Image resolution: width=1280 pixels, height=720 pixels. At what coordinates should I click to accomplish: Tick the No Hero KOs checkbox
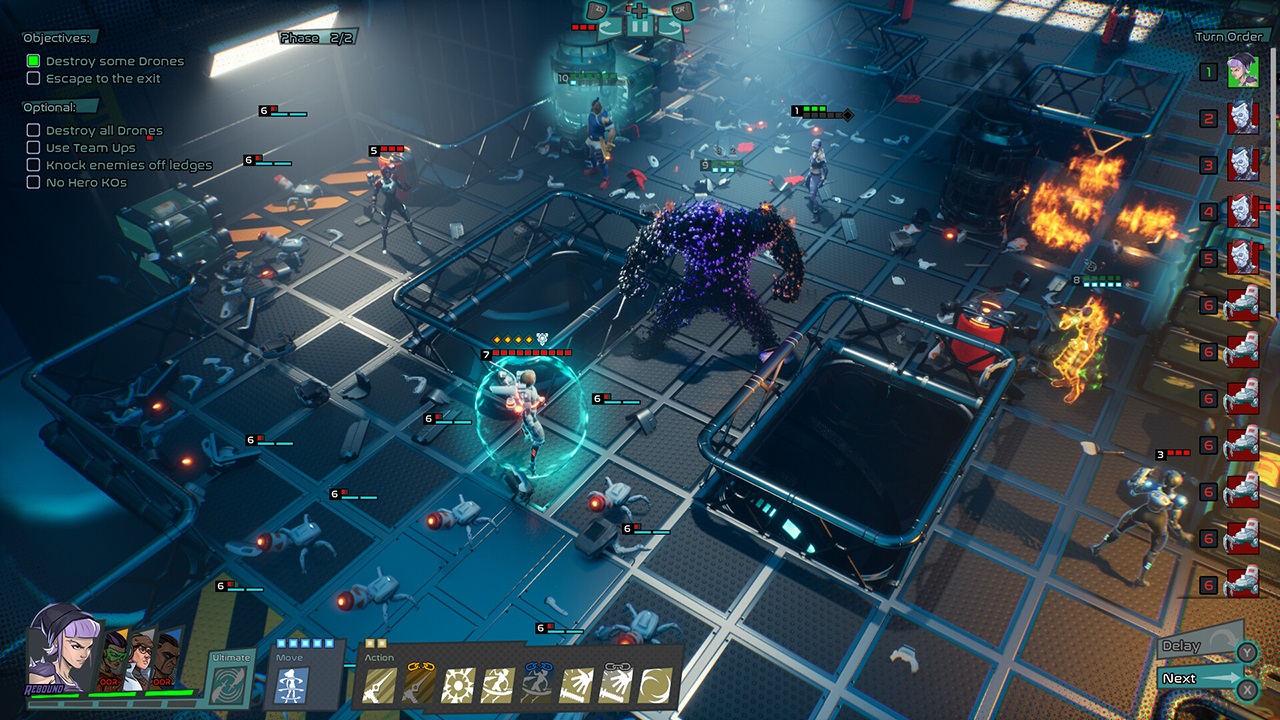click(x=33, y=182)
